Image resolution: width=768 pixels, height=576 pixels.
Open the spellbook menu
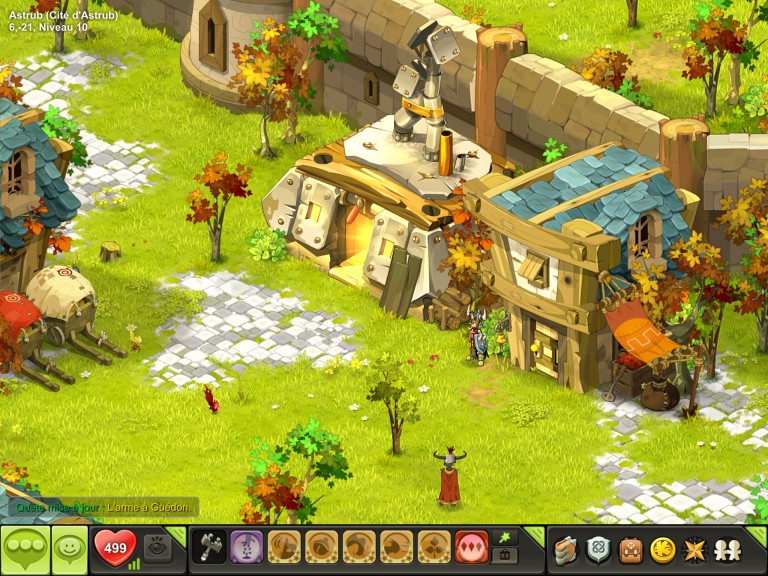point(567,549)
